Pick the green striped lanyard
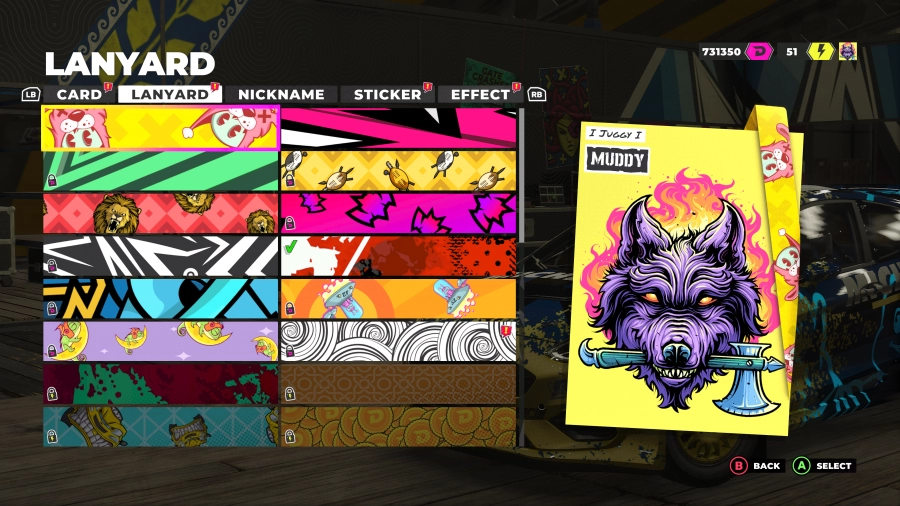Screen dimensions: 900x506 160,171
